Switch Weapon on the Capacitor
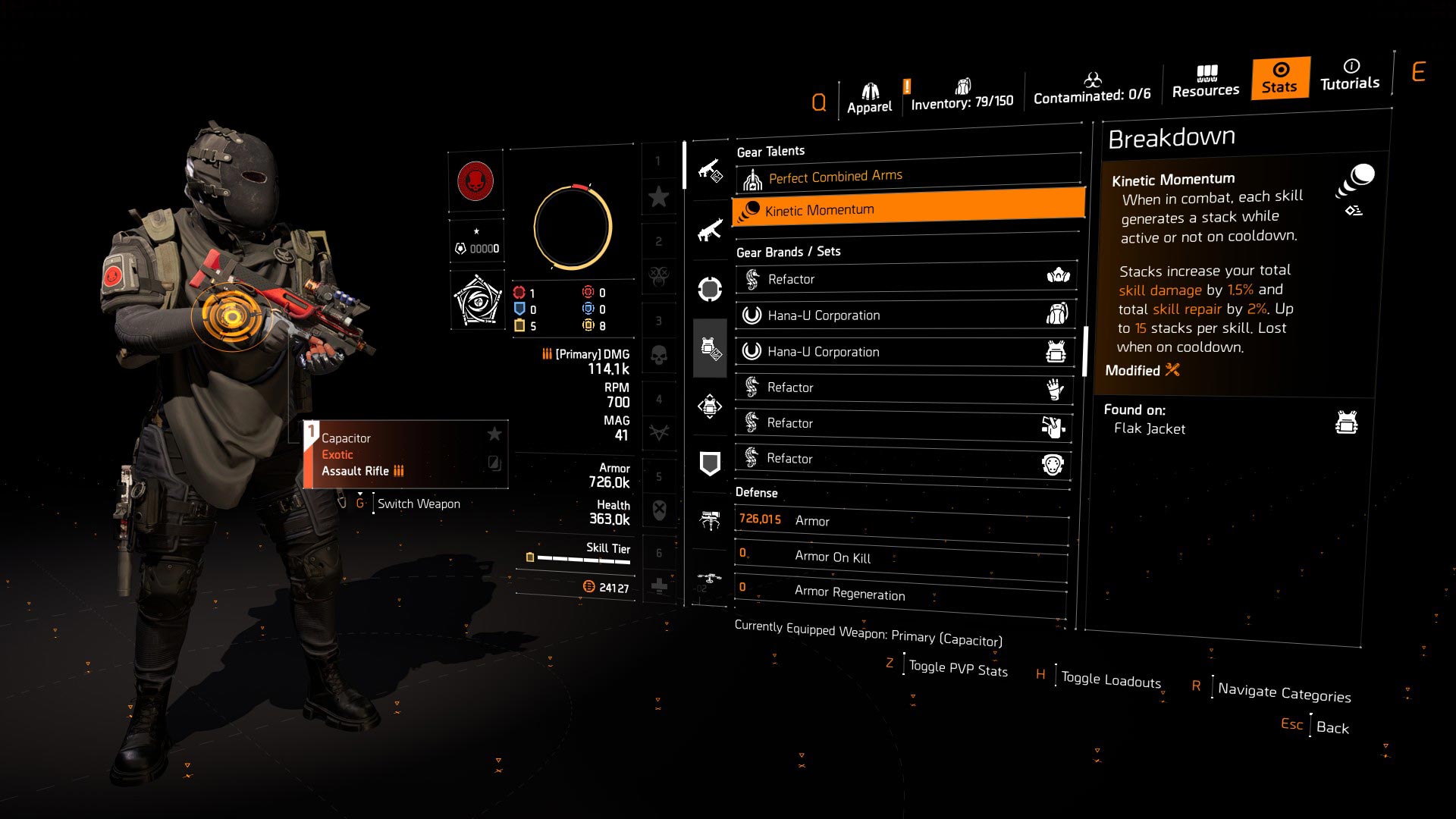Viewport: 1456px width, 819px height. tap(419, 503)
